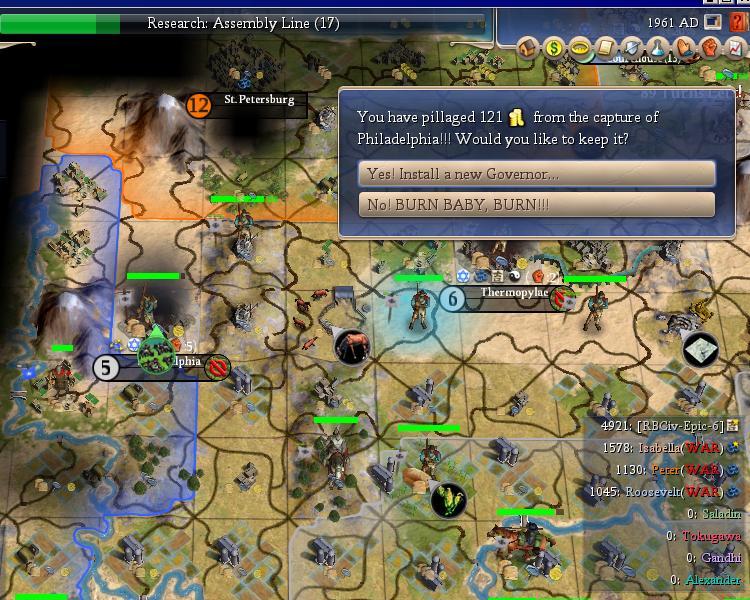750x600 pixels.
Task: Open the foreign advisor scroll icon
Action: (606, 47)
